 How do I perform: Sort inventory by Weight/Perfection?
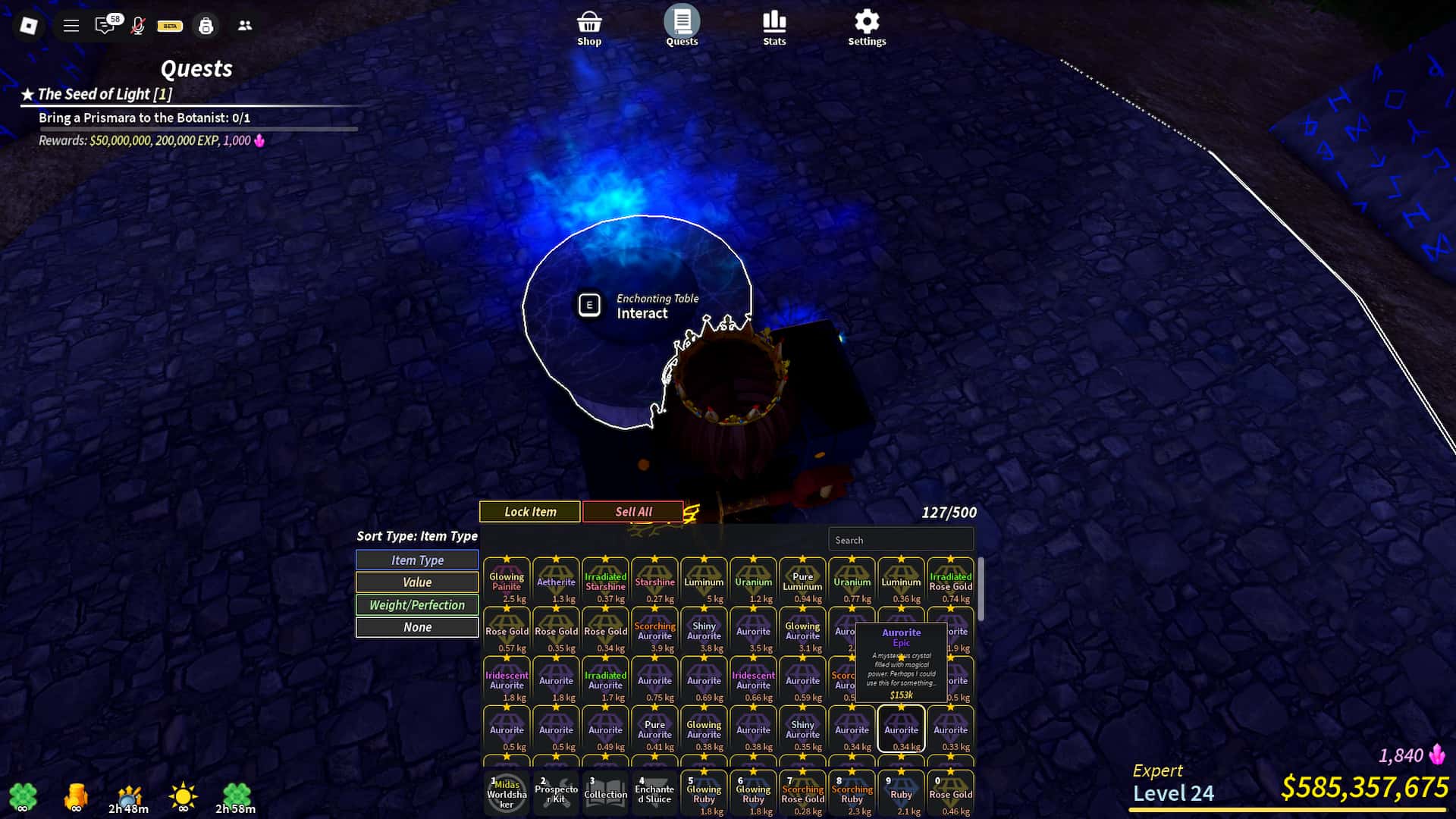417,605
